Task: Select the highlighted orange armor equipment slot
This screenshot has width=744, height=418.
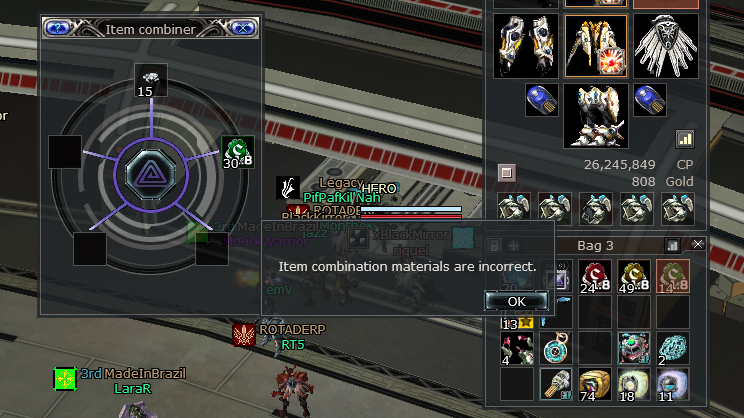Action: point(595,46)
